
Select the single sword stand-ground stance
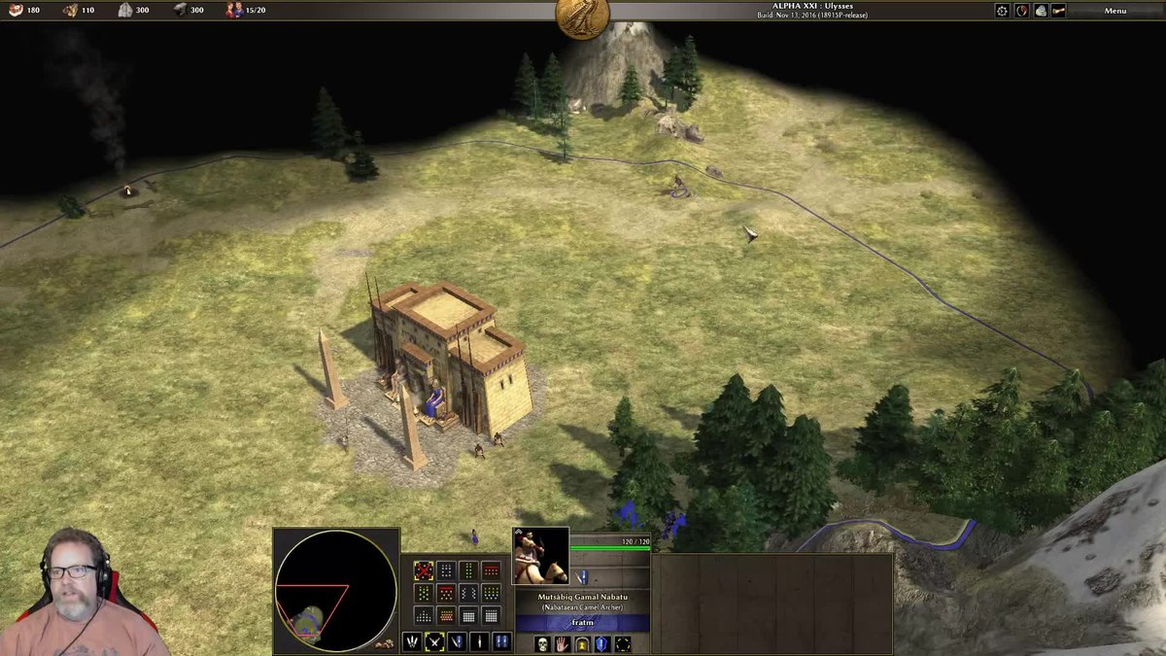point(479,642)
